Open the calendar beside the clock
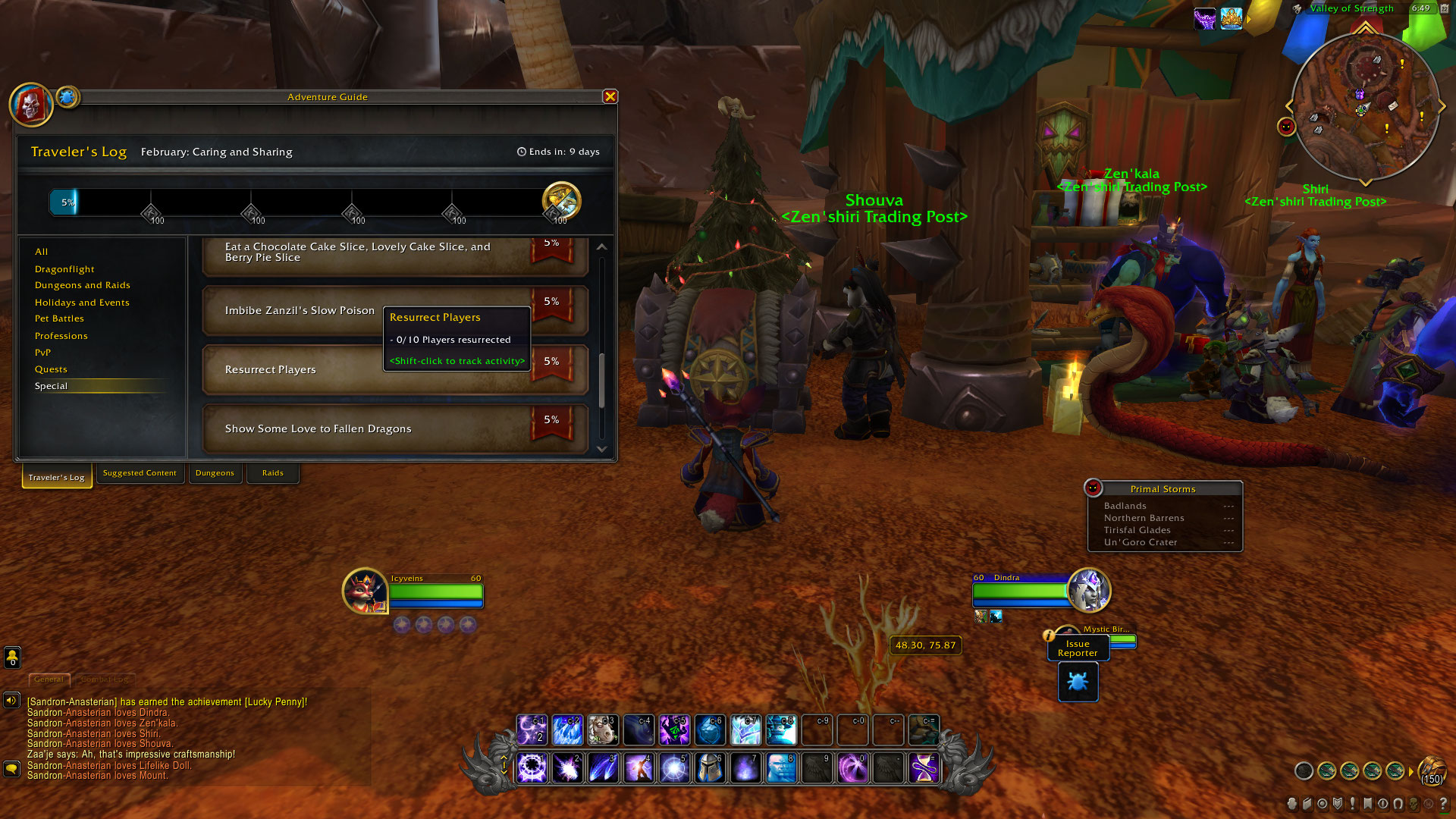The height and width of the screenshot is (819, 1456). tap(1445, 9)
